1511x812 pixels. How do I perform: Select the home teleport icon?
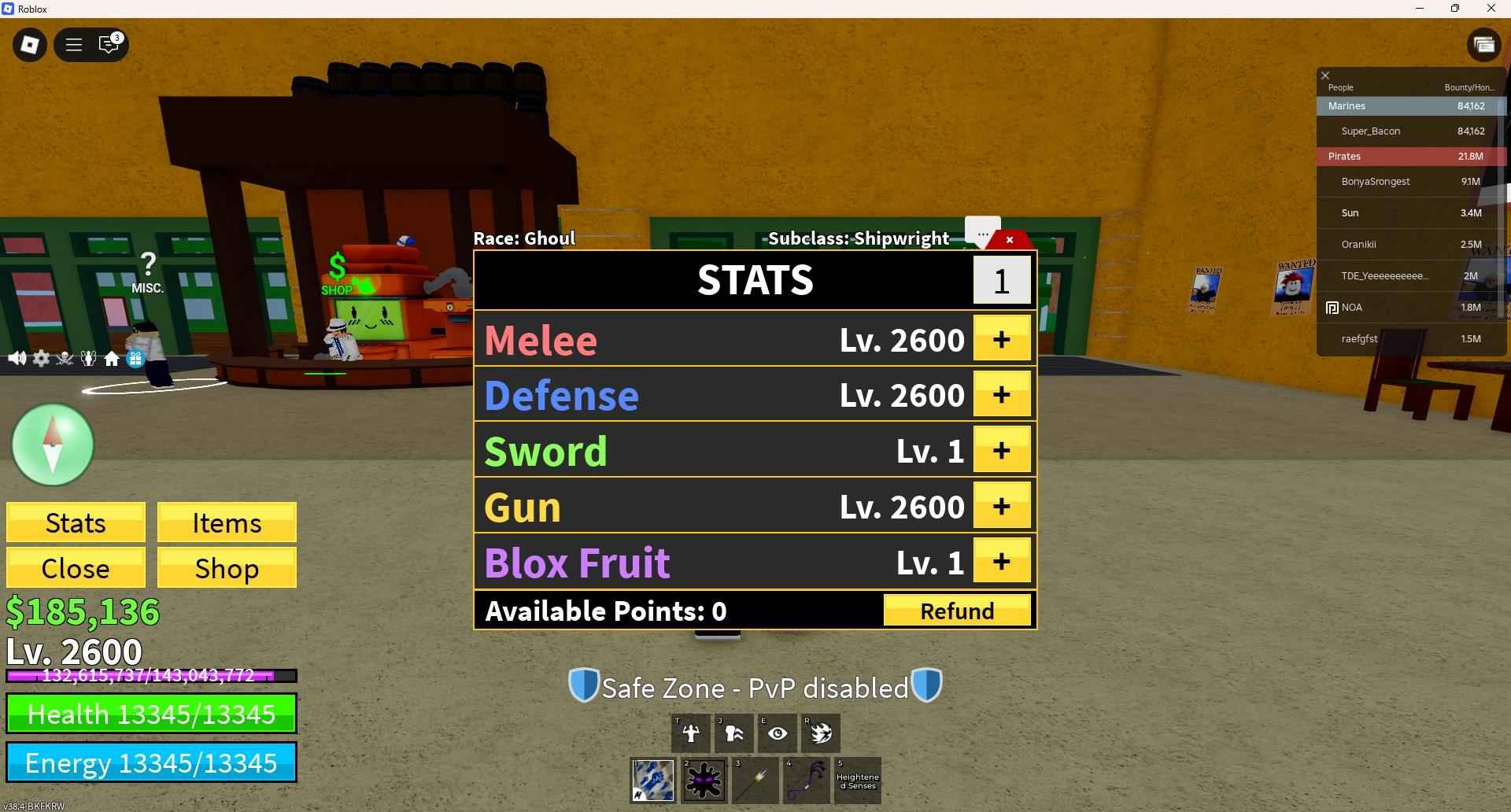pos(112,358)
